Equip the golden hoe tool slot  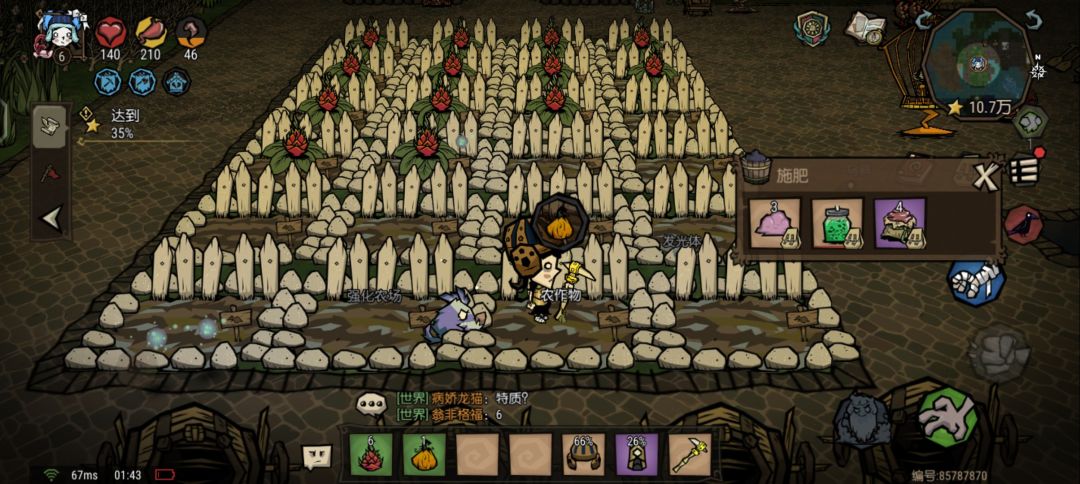(689, 453)
